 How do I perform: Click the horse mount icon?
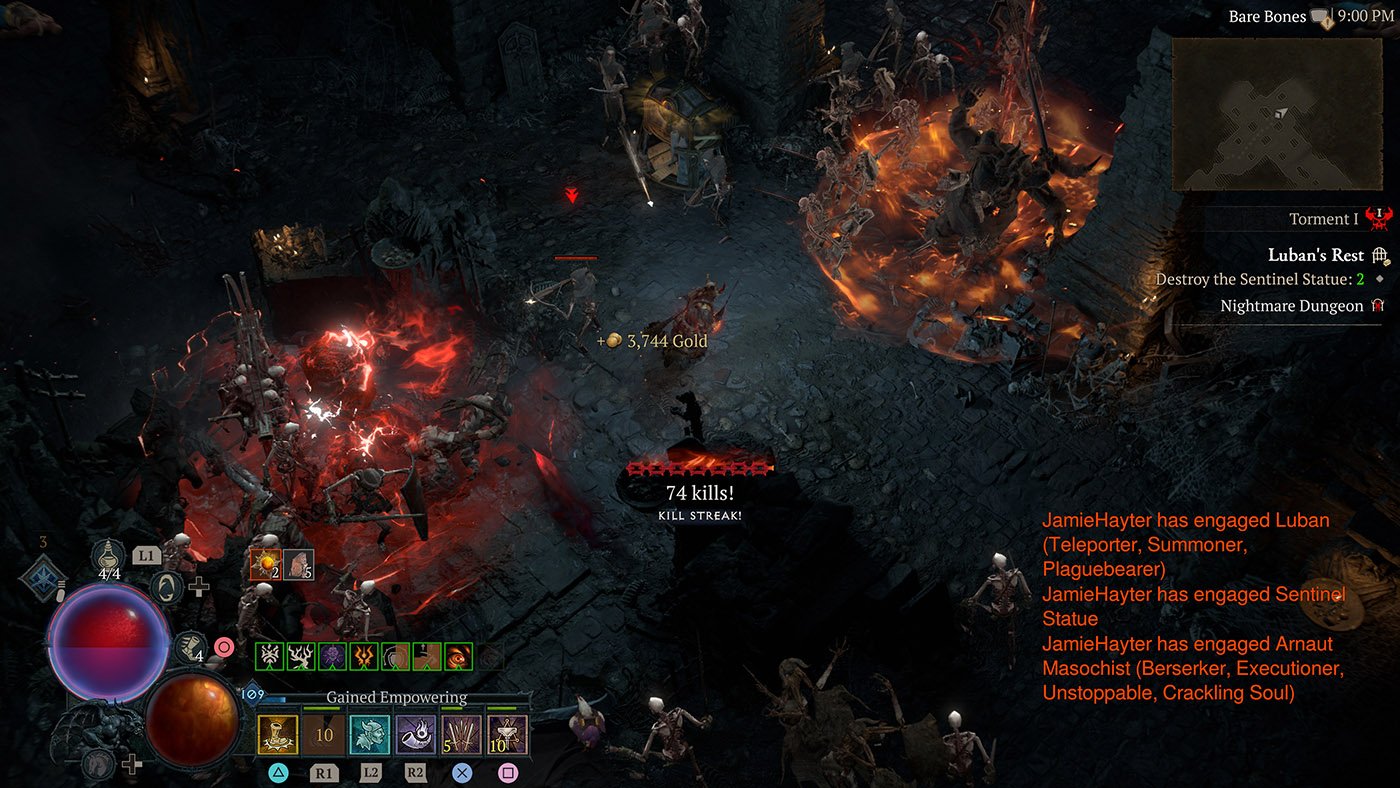pos(96,763)
